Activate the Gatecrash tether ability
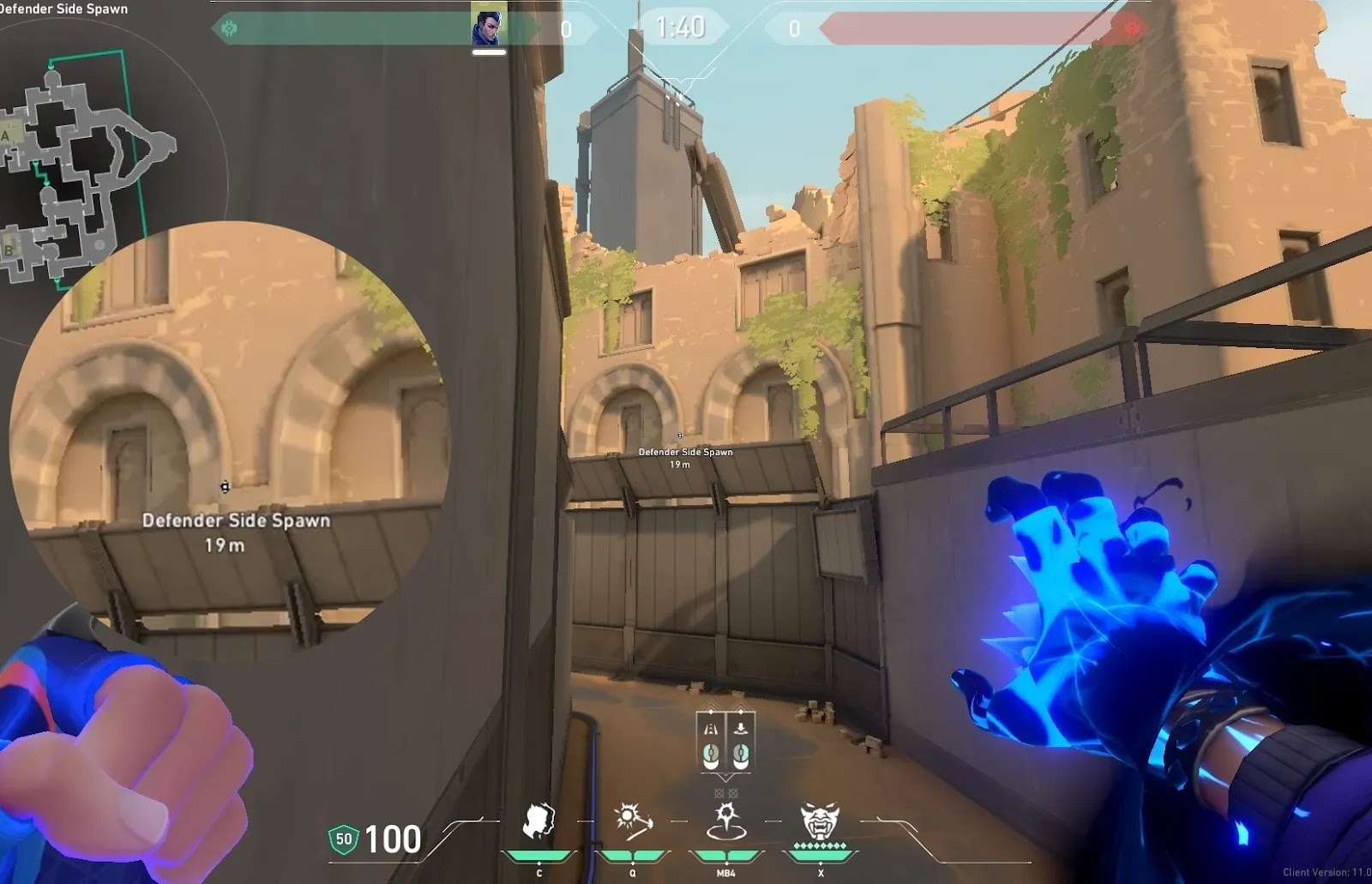 click(x=726, y=821)
